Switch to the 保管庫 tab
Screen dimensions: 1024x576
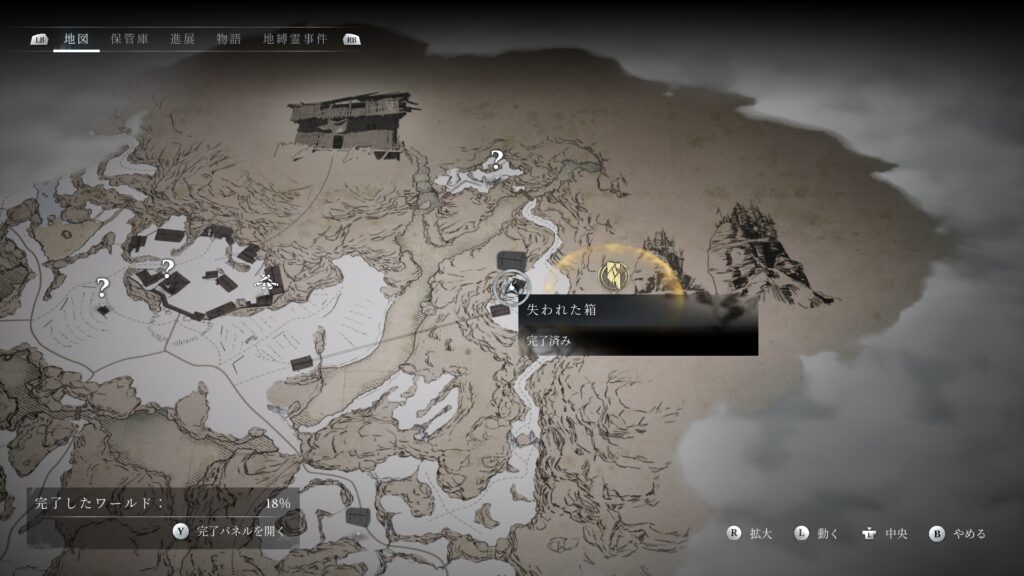130,39
